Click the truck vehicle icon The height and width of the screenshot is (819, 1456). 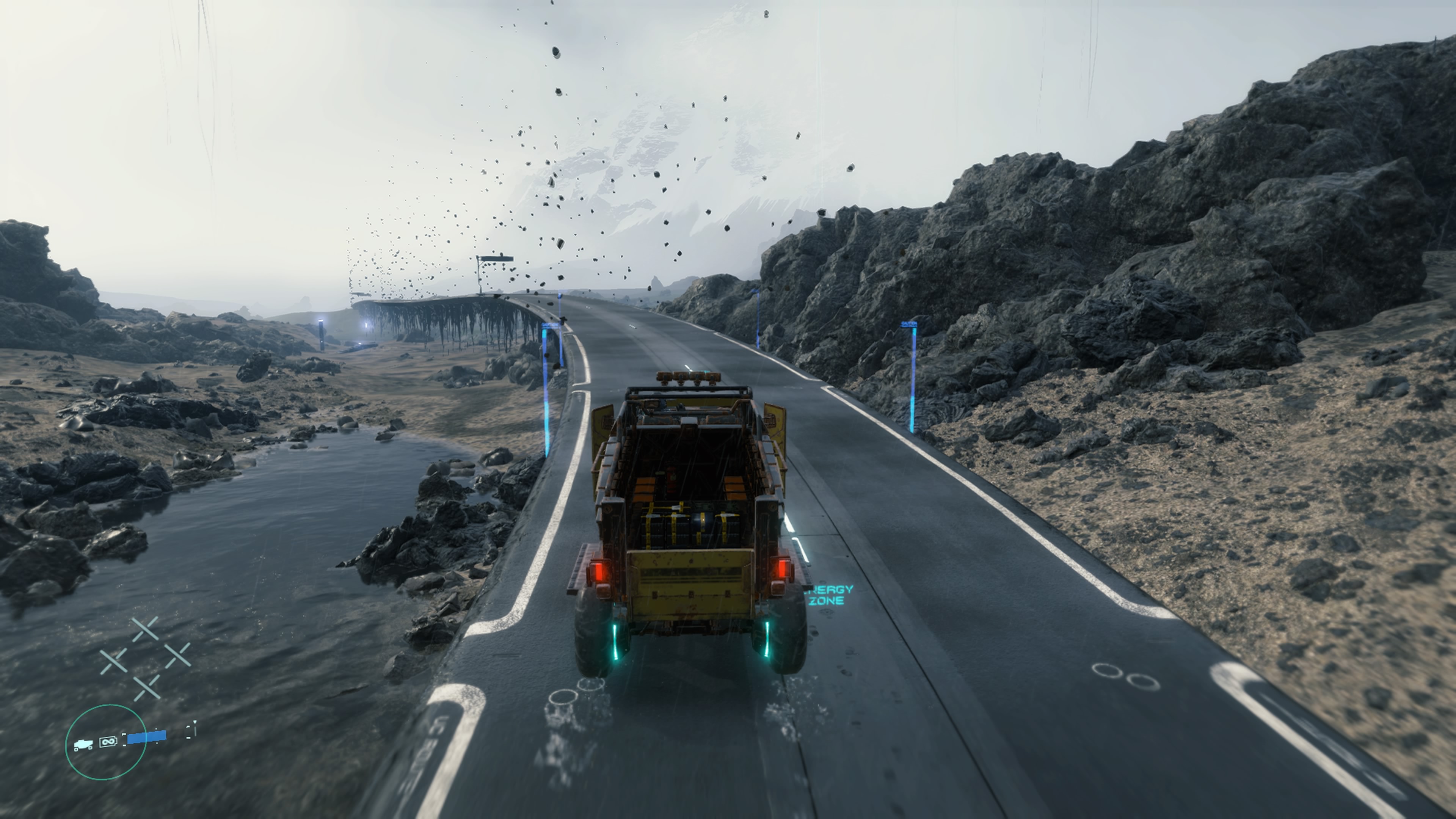click(83, 745)
